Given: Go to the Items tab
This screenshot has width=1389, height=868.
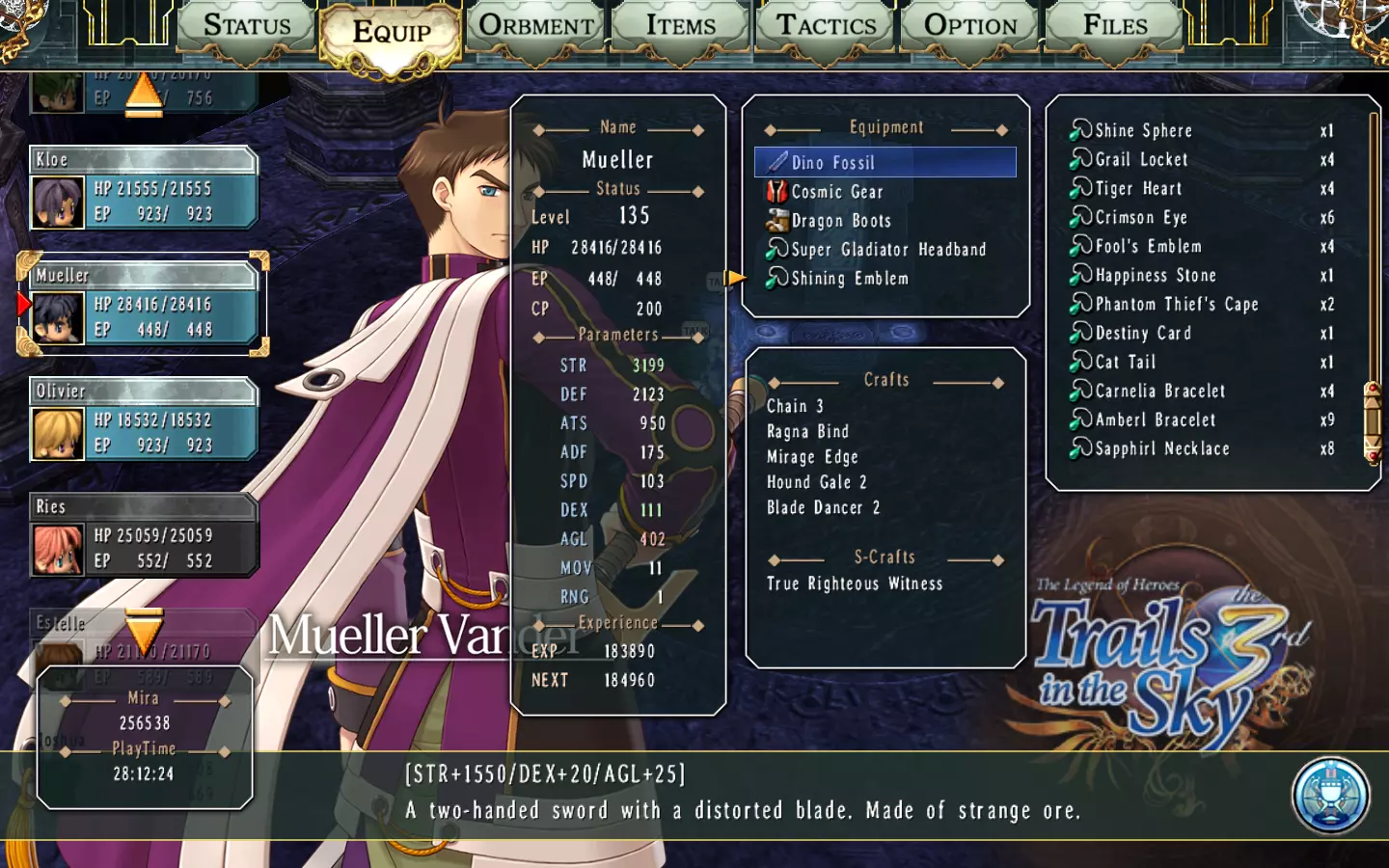Looking at the screenshot, I should coord(681,26).
